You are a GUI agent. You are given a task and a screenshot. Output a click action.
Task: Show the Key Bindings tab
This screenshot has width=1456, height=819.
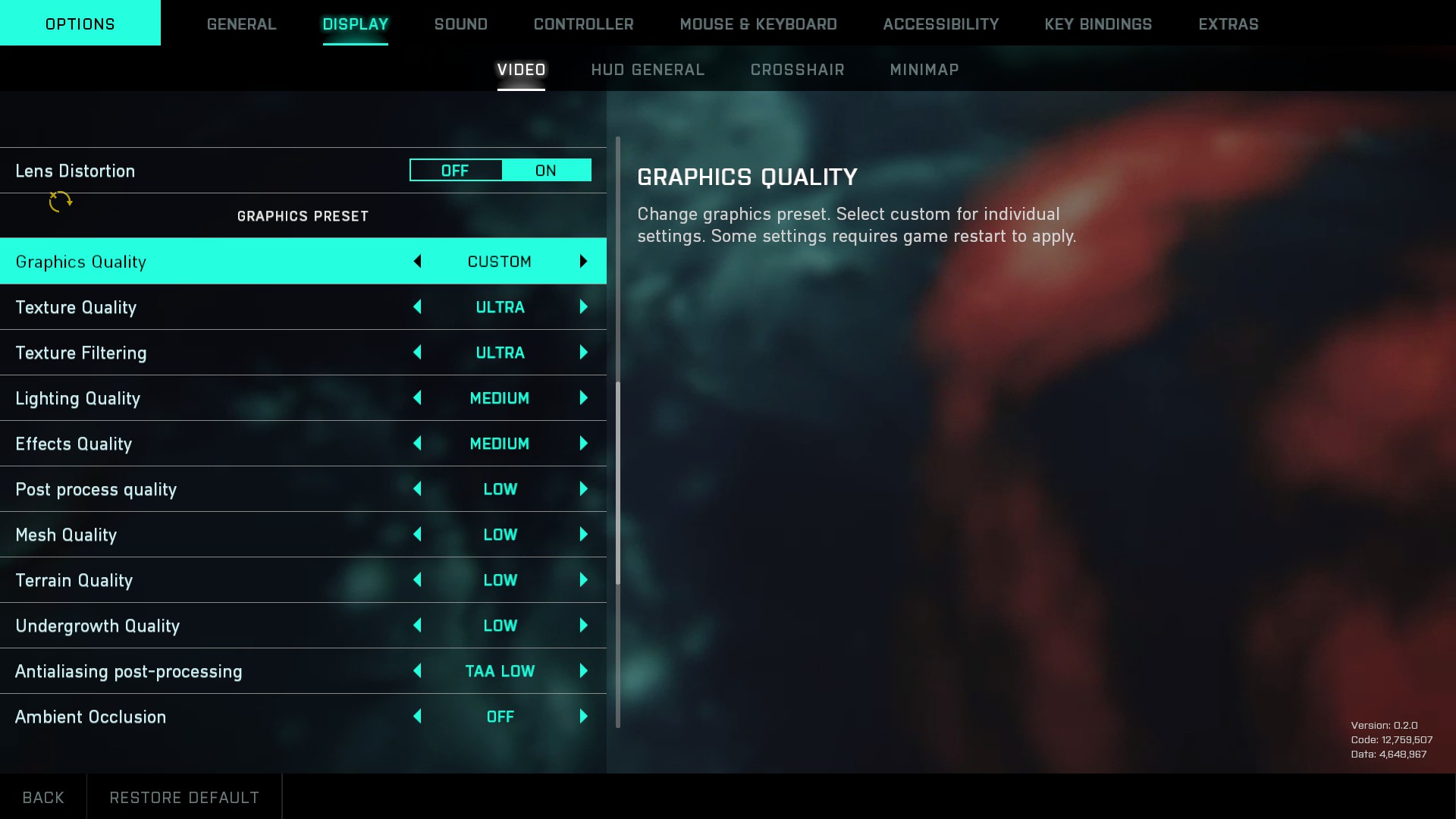(x=1097, y=24)
